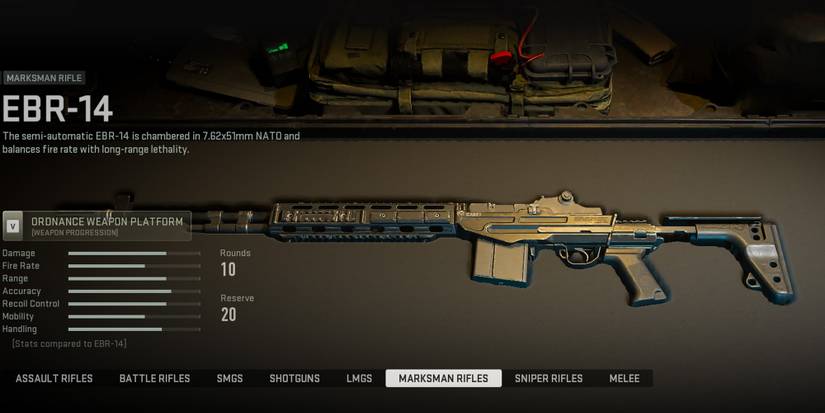Open Ordnance Weapon Platform progression
Viewport: 825px width, 413px height.
(97, 226)
